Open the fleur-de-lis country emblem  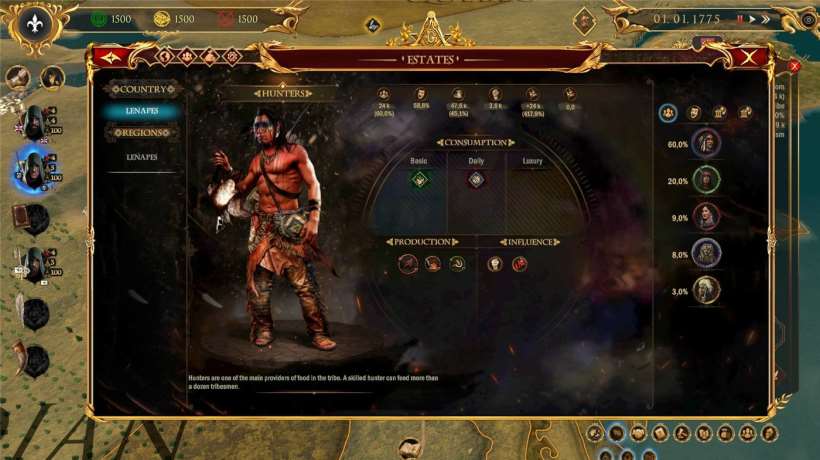tap(37, 21)
